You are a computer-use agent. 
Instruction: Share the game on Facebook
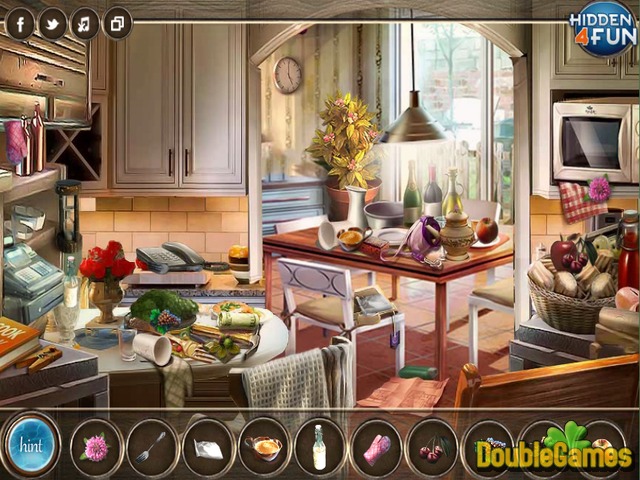pyautogui.click(x=20, y=23)
